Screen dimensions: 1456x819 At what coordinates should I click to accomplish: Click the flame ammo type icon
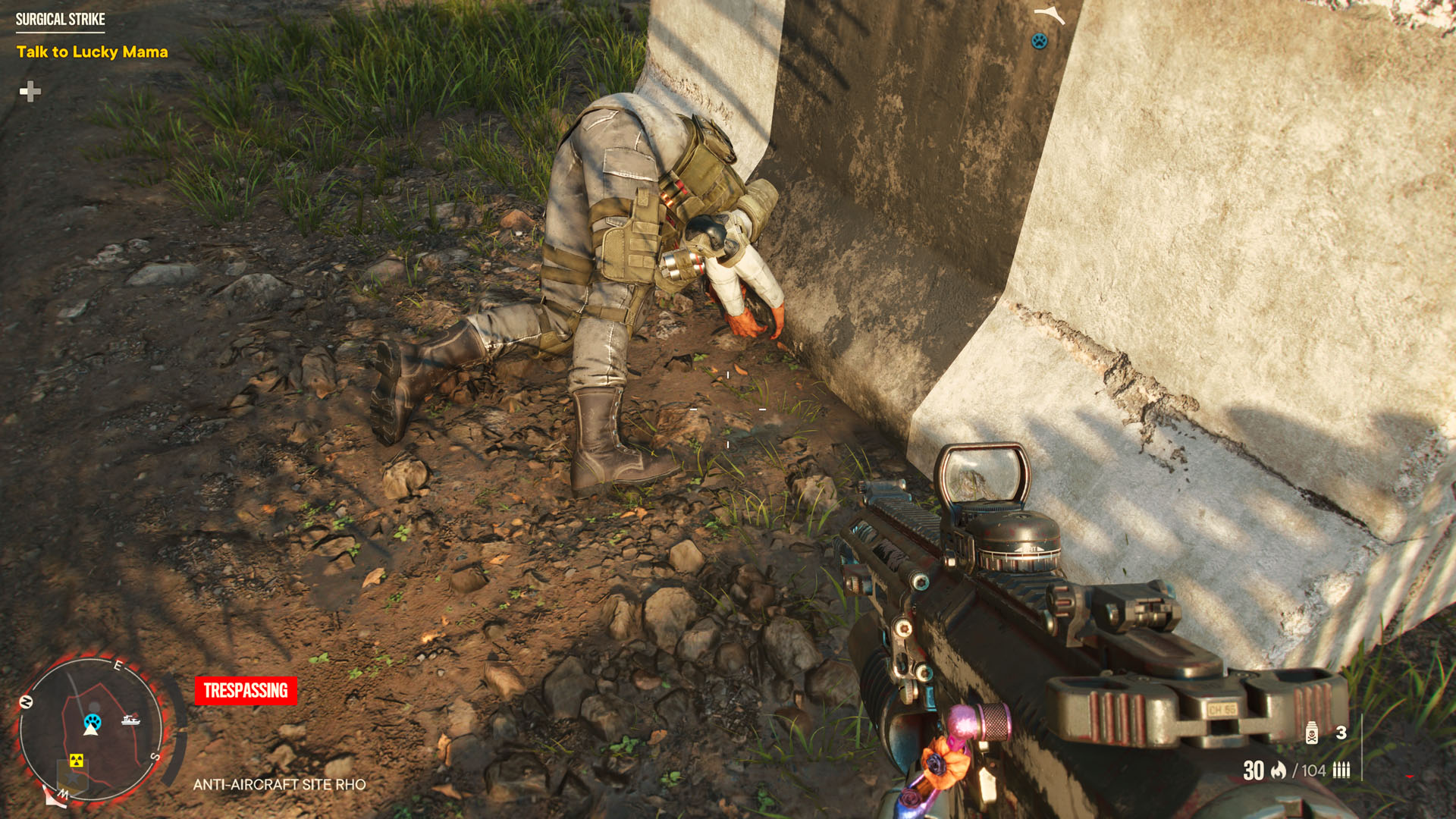pos(1279,770)
